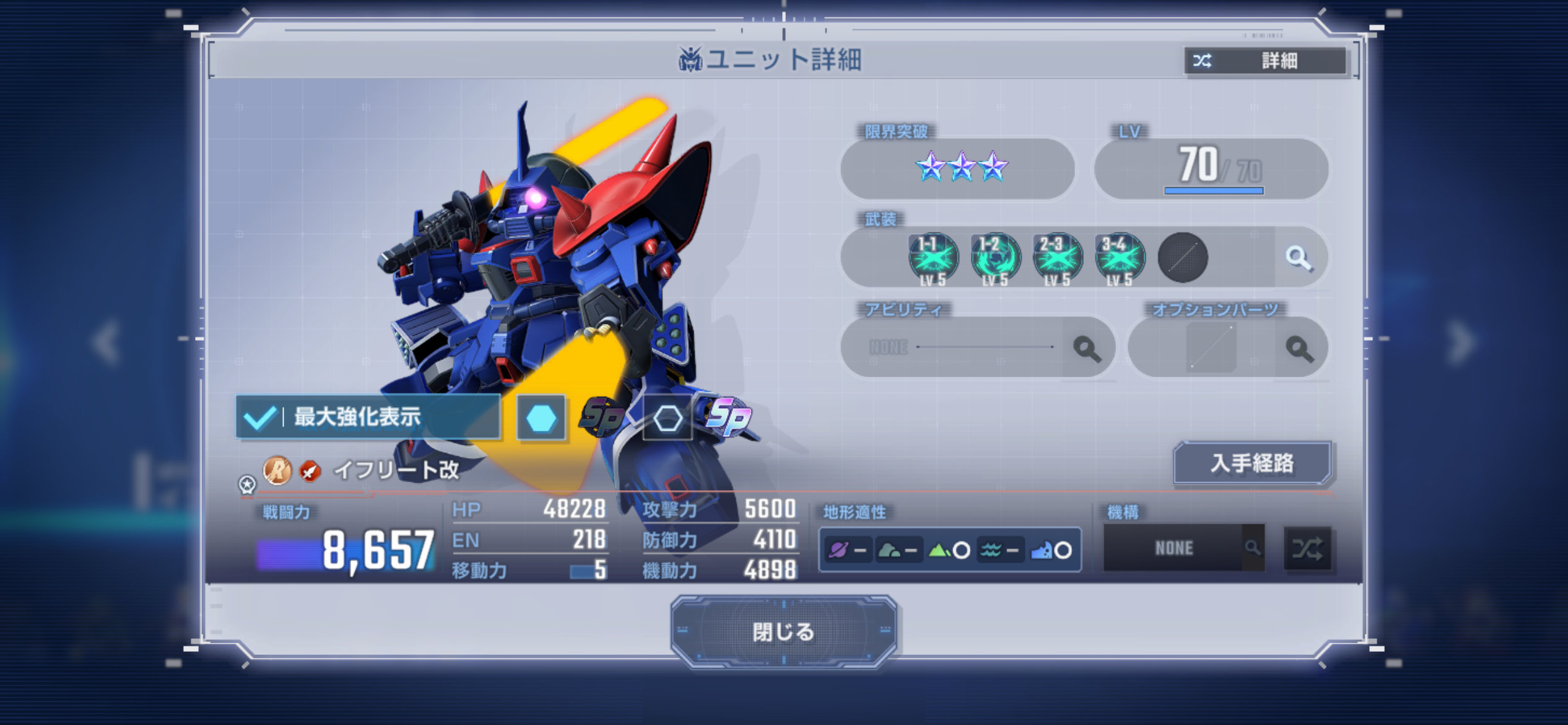Select the 1-2 weapon icon
This screenshot has width=1568, height=725.
point(995,258)
